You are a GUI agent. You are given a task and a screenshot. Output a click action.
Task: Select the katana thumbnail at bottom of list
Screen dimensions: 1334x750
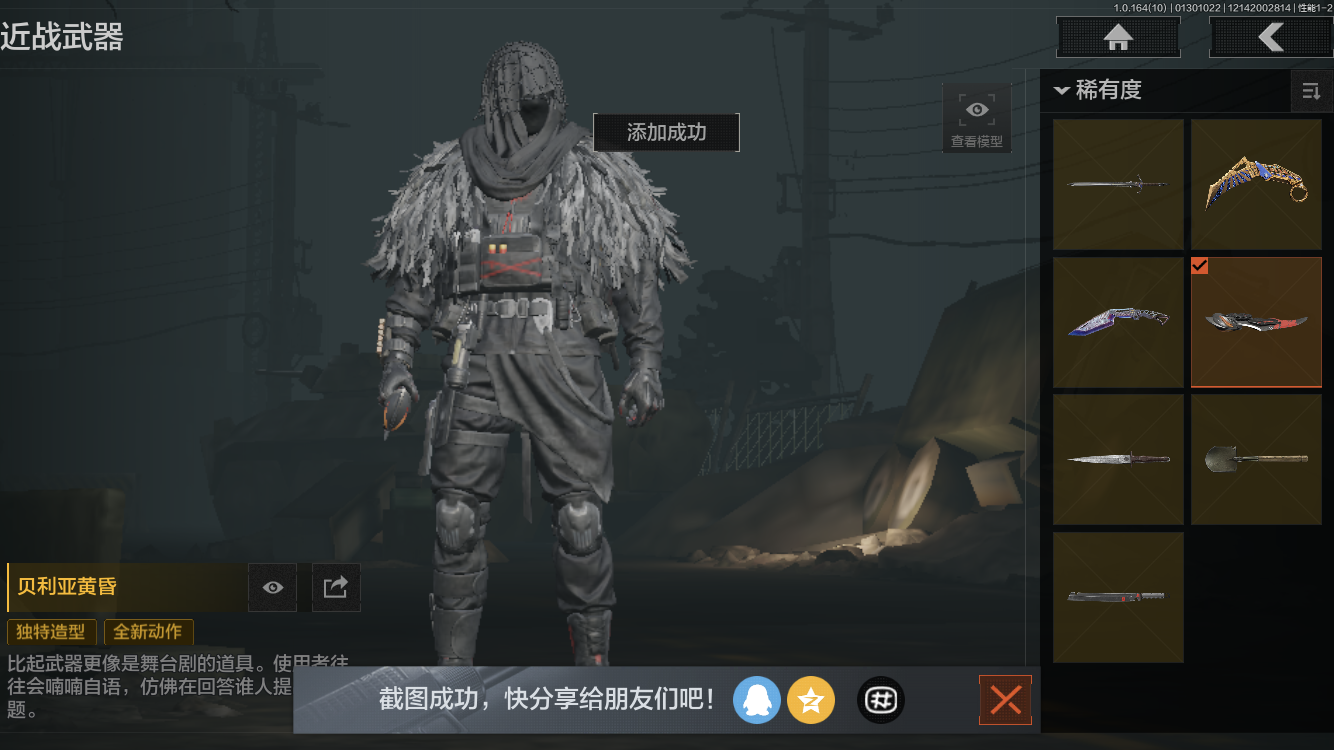click(1118, 596)
